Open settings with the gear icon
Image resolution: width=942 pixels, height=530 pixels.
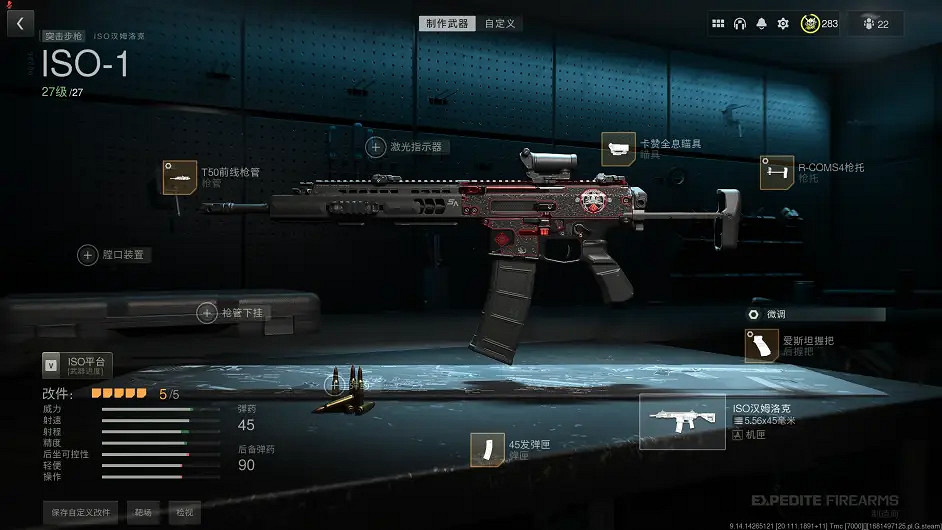pyautogui.click(x=783, y=24)
